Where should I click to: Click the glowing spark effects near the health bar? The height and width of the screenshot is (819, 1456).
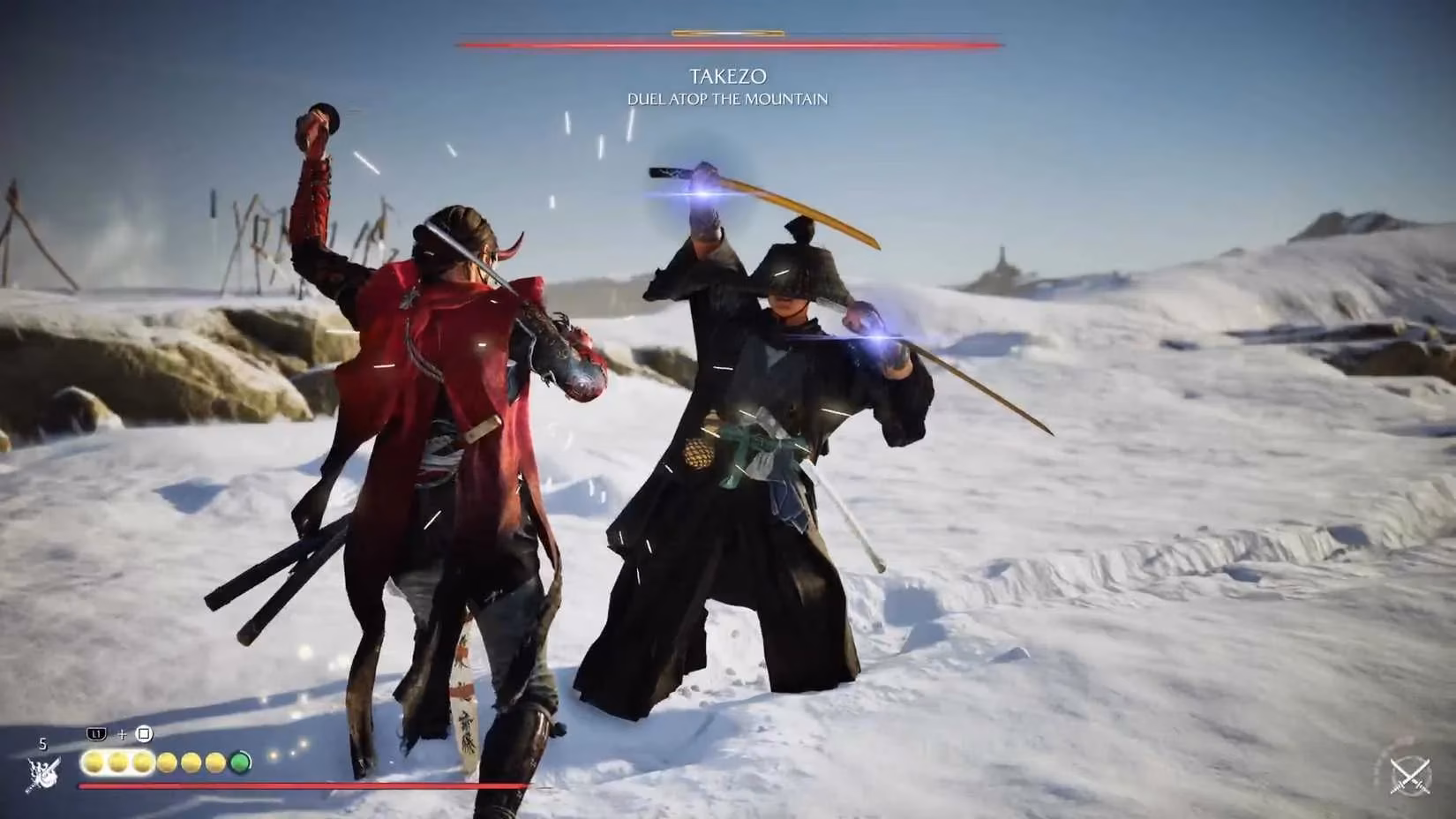click(x=282, y=755)
